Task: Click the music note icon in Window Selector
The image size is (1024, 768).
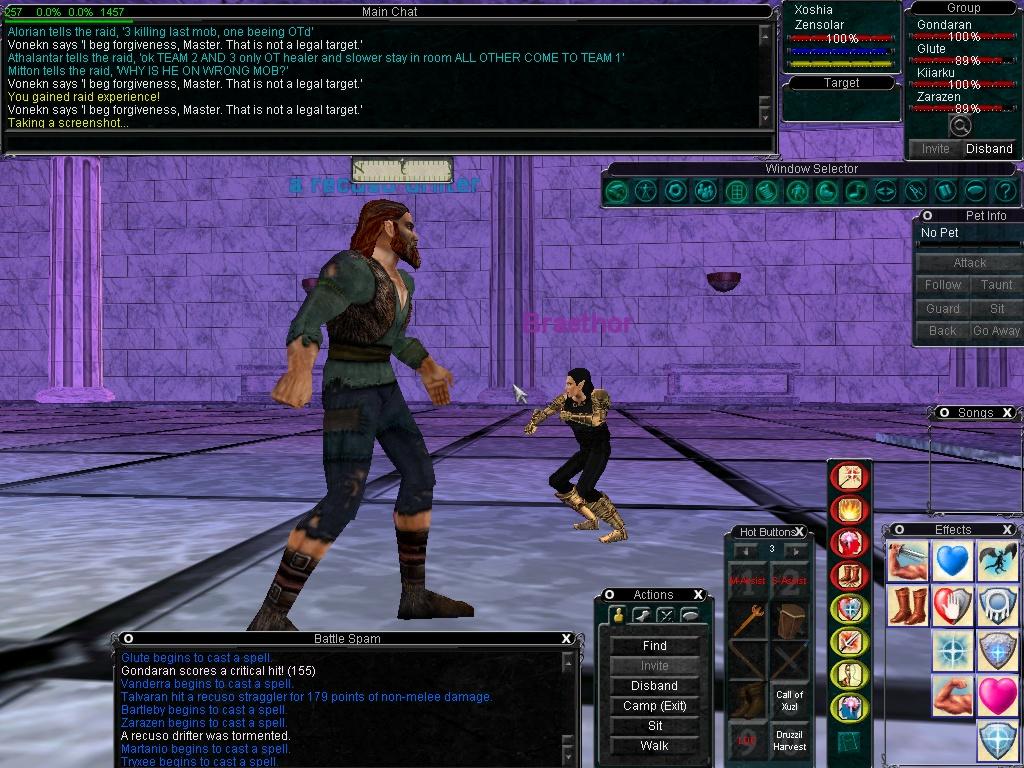Action: [x=856, y=190]
